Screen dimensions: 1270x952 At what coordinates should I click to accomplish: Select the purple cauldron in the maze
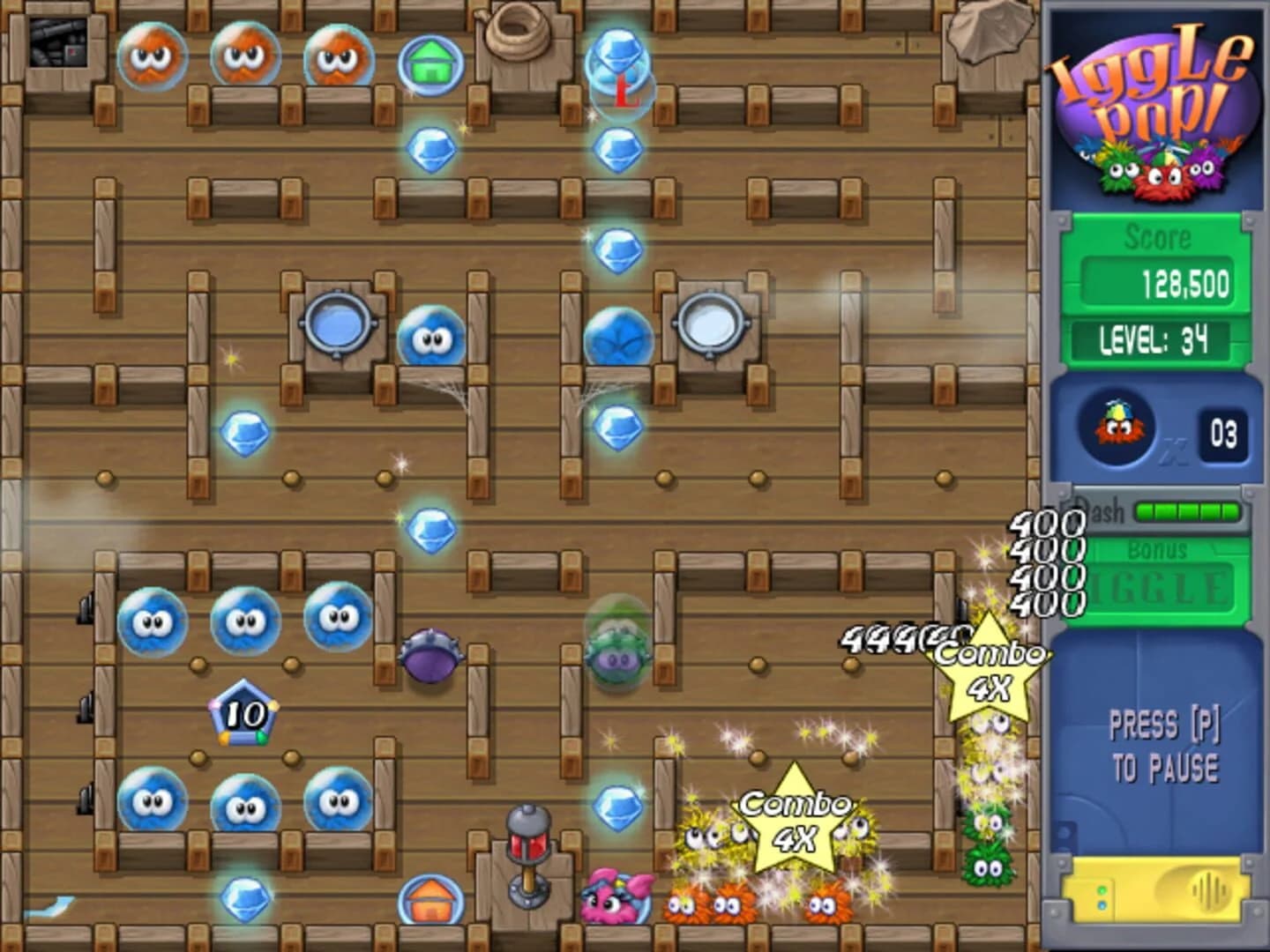tap(430, 657)
